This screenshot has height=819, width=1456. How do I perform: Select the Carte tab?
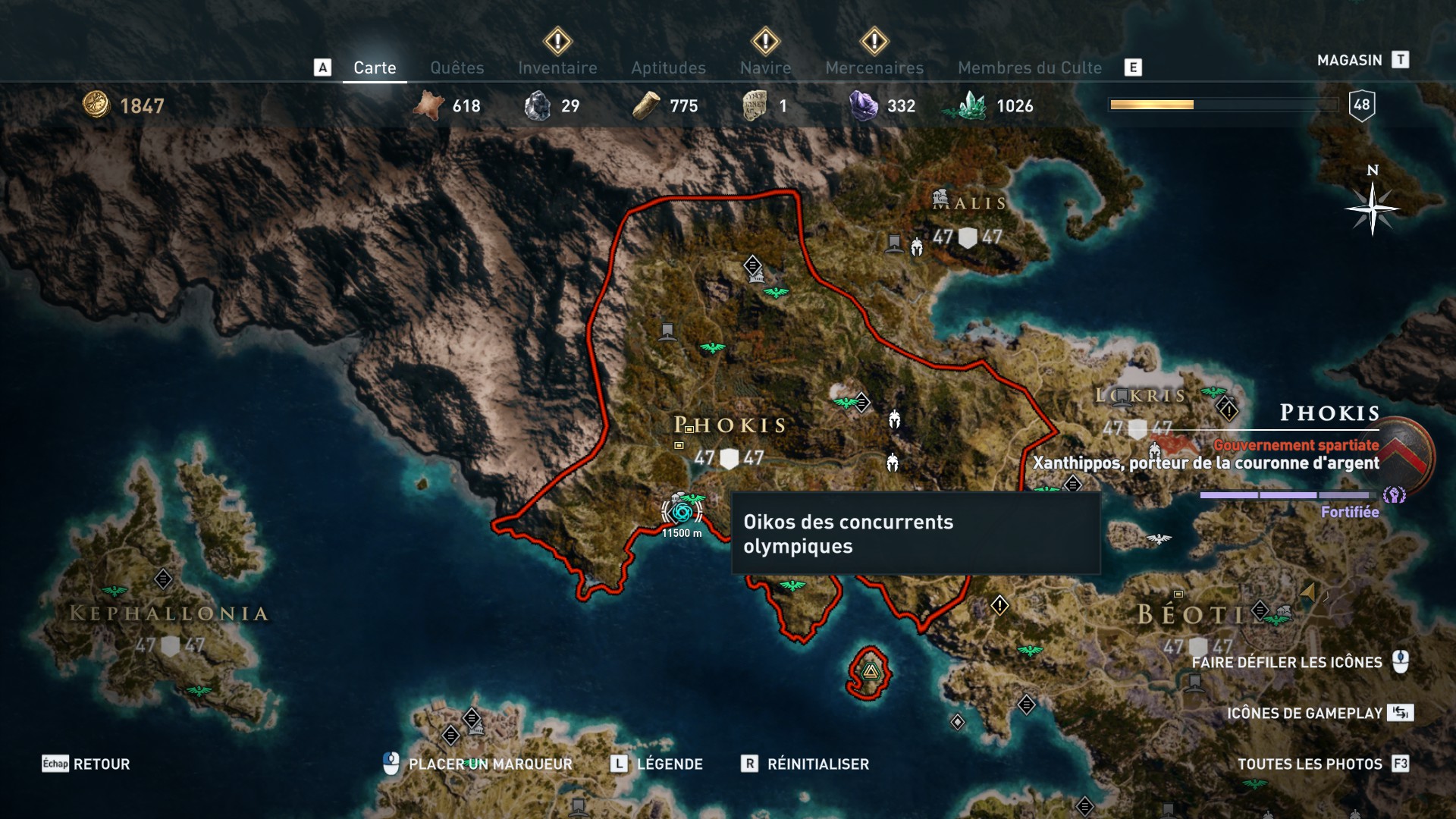click(375, 68)
